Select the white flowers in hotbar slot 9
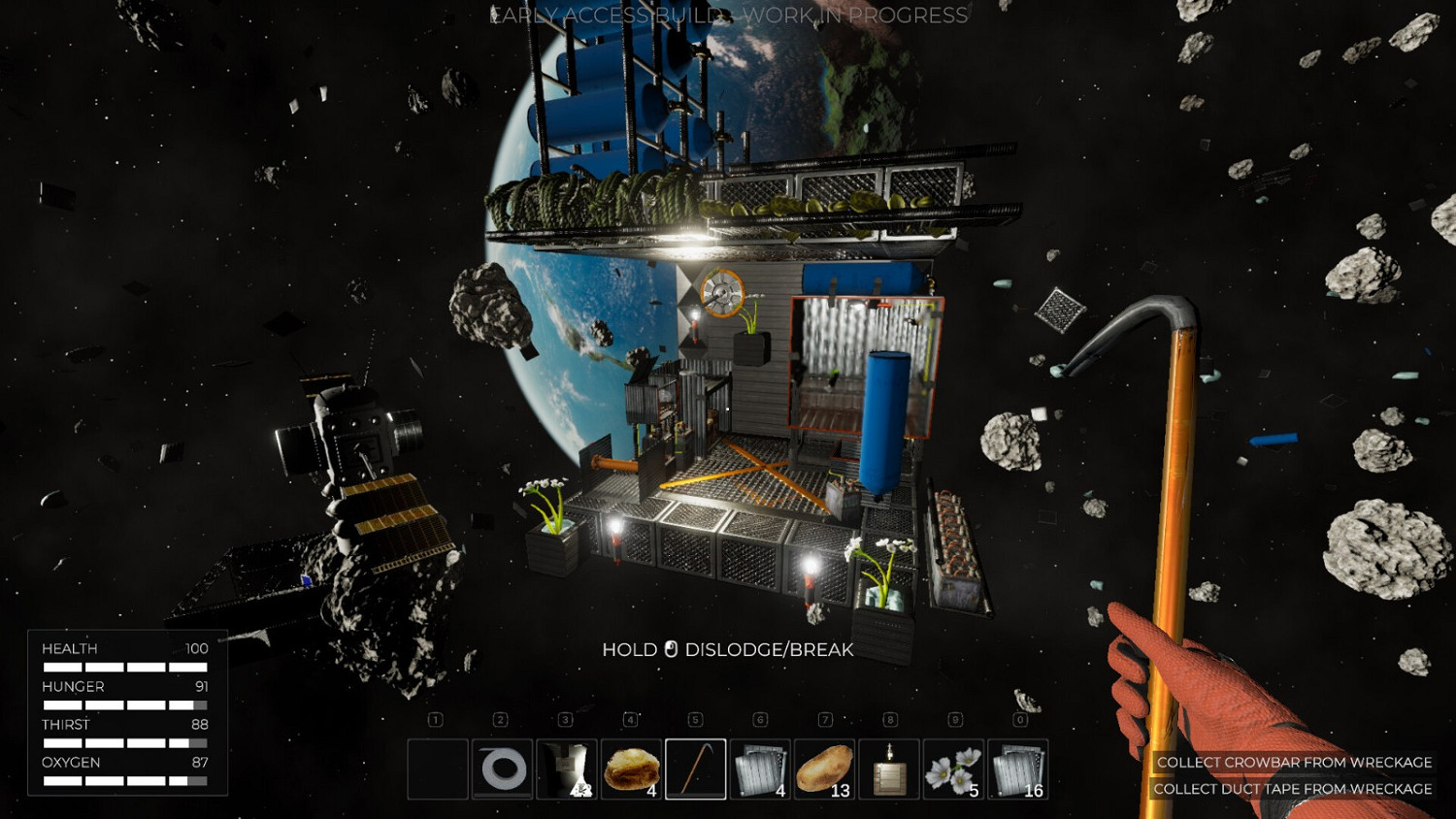1456x819 pixels. (x=955, y=771)
